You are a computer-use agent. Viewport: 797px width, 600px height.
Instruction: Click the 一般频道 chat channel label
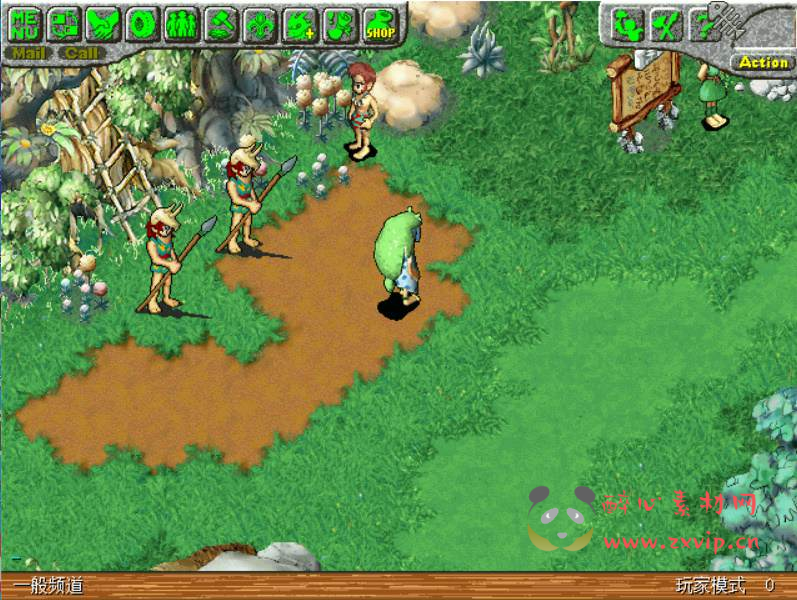[48, 587]
